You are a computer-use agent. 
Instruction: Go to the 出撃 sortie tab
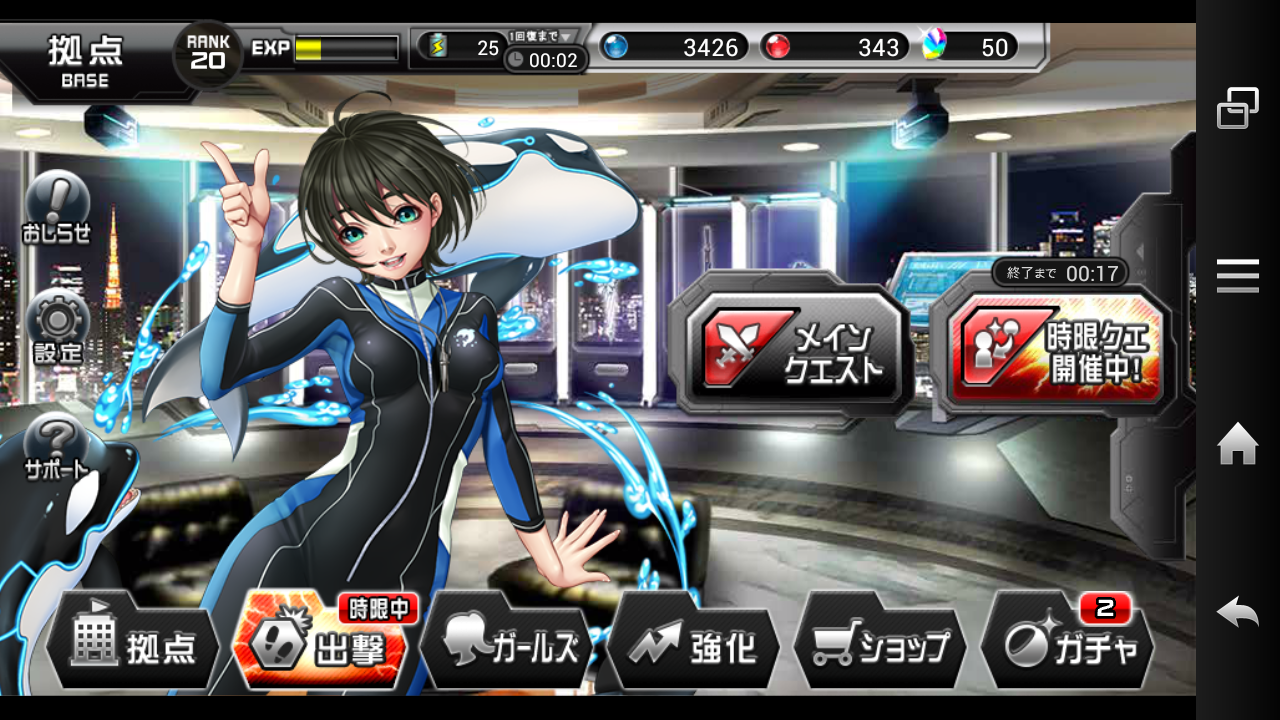click(x=322, y=646)
